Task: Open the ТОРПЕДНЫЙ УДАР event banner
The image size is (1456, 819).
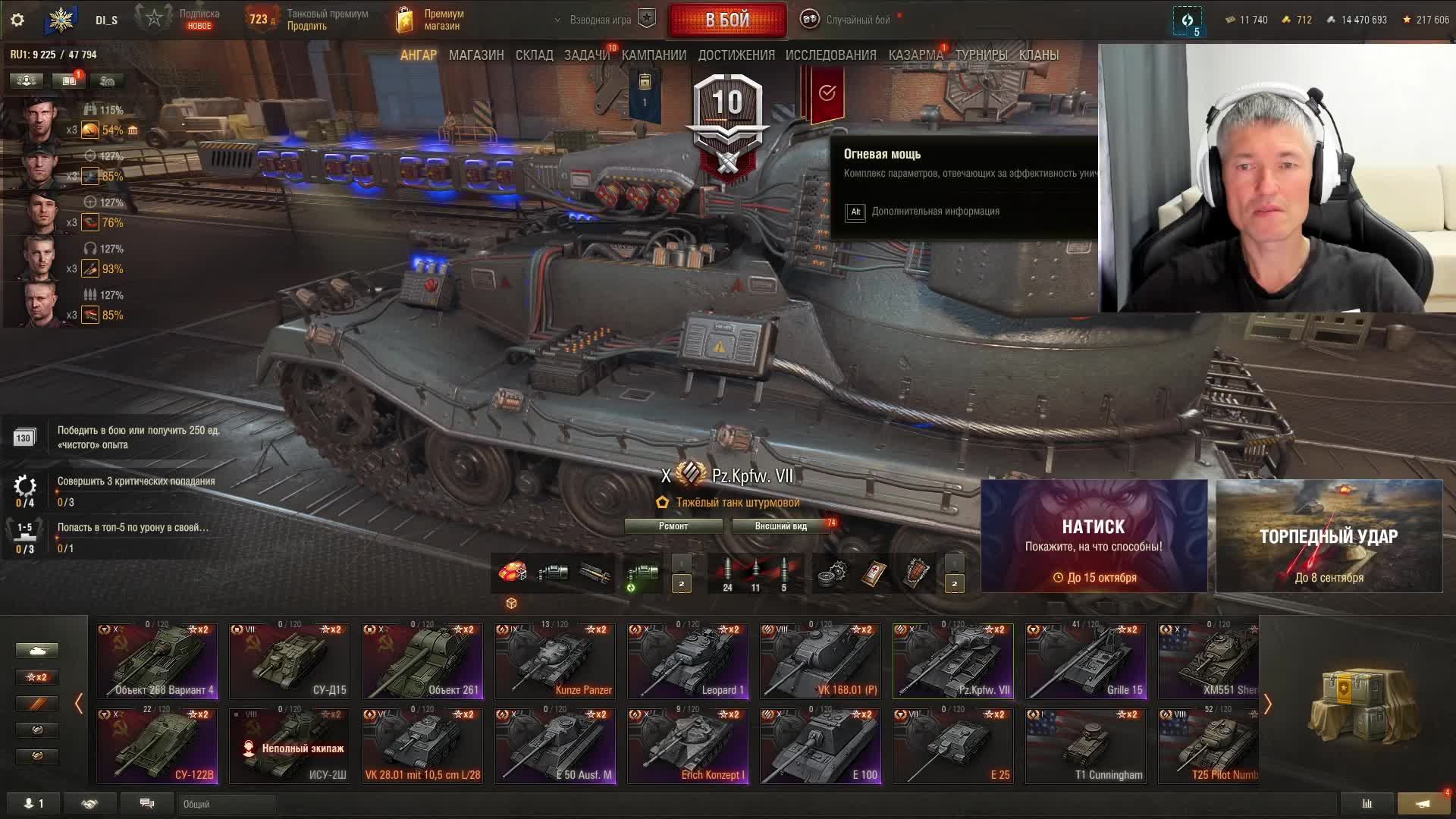Action: (x=1329, y=536)
